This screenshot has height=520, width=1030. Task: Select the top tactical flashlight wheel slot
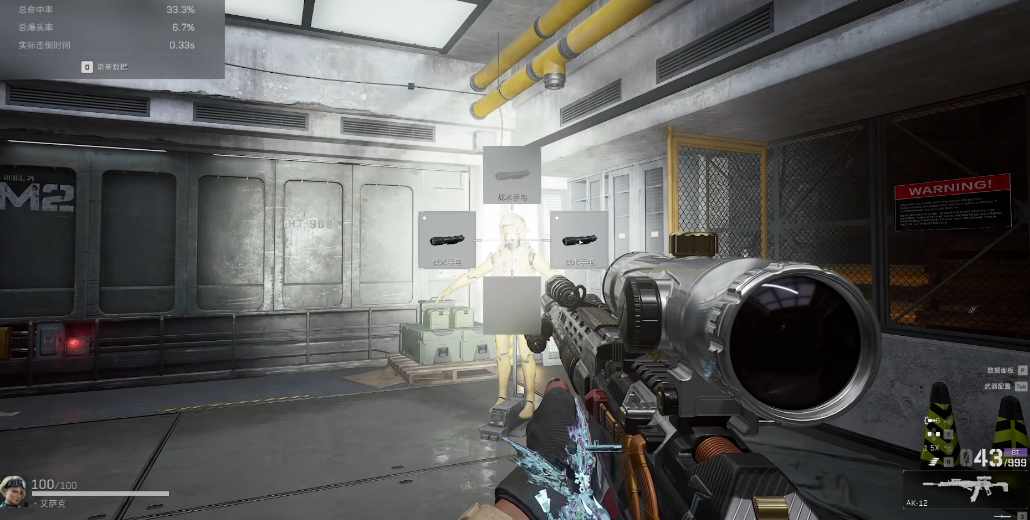(512, 175)
